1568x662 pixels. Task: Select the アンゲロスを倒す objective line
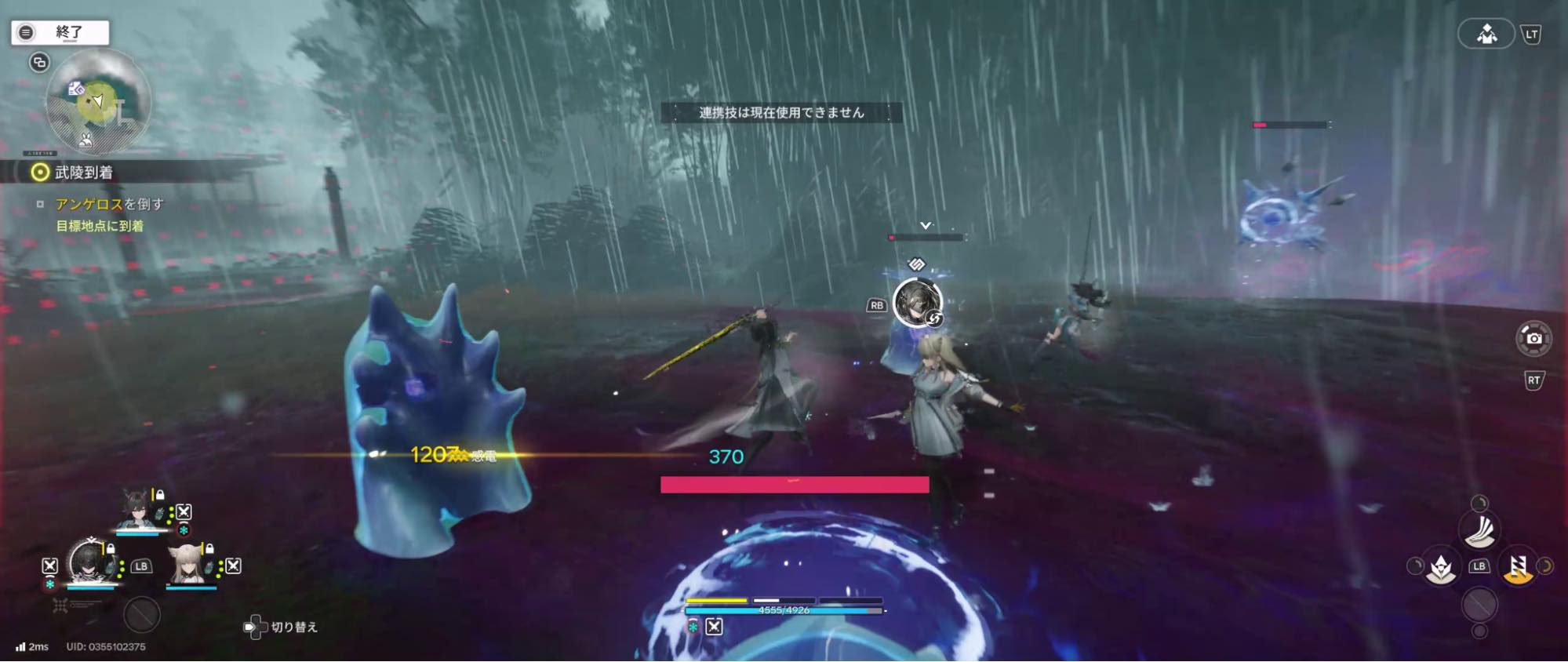click(x=109, y=204)
